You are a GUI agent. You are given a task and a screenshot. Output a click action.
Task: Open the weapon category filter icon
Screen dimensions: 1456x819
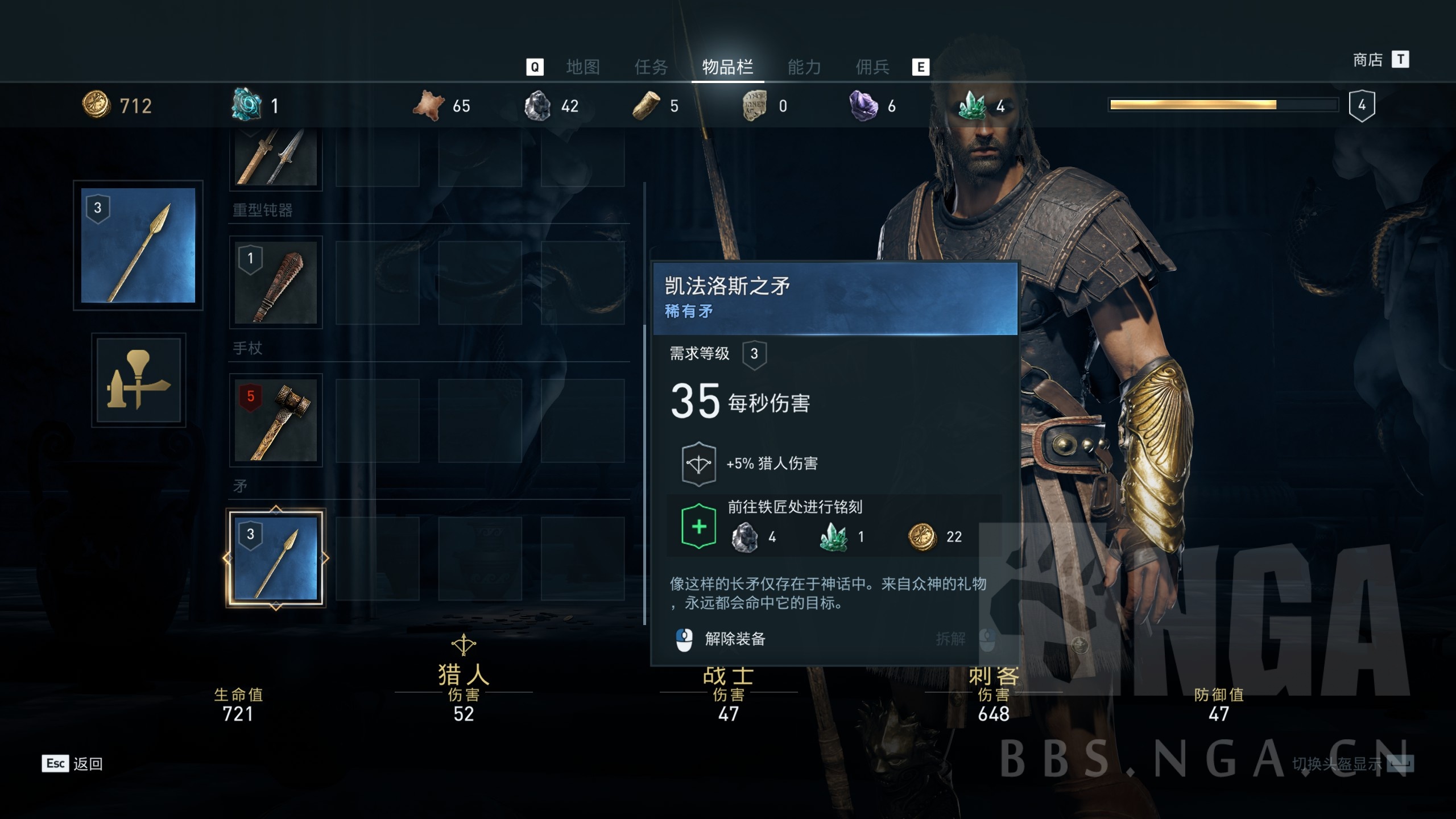[138, 380]
